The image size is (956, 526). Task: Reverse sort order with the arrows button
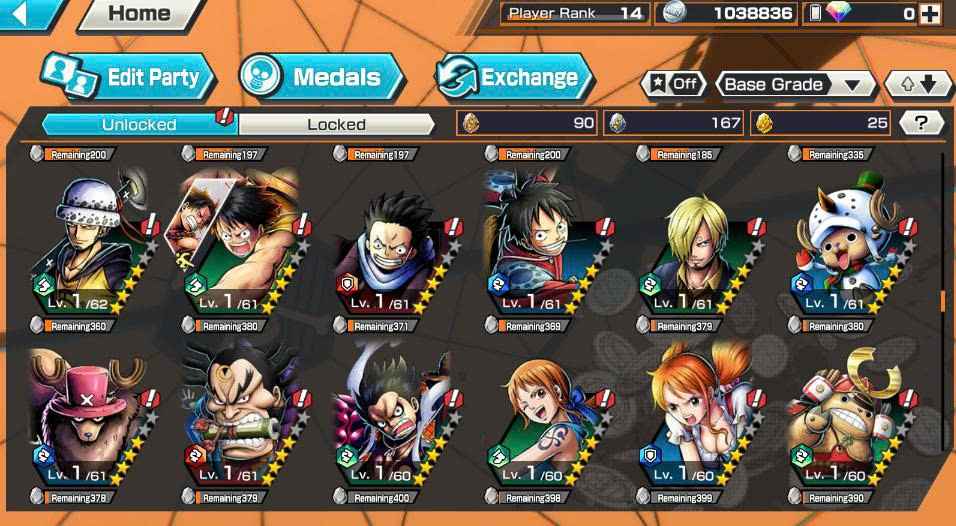click(917, 84)
